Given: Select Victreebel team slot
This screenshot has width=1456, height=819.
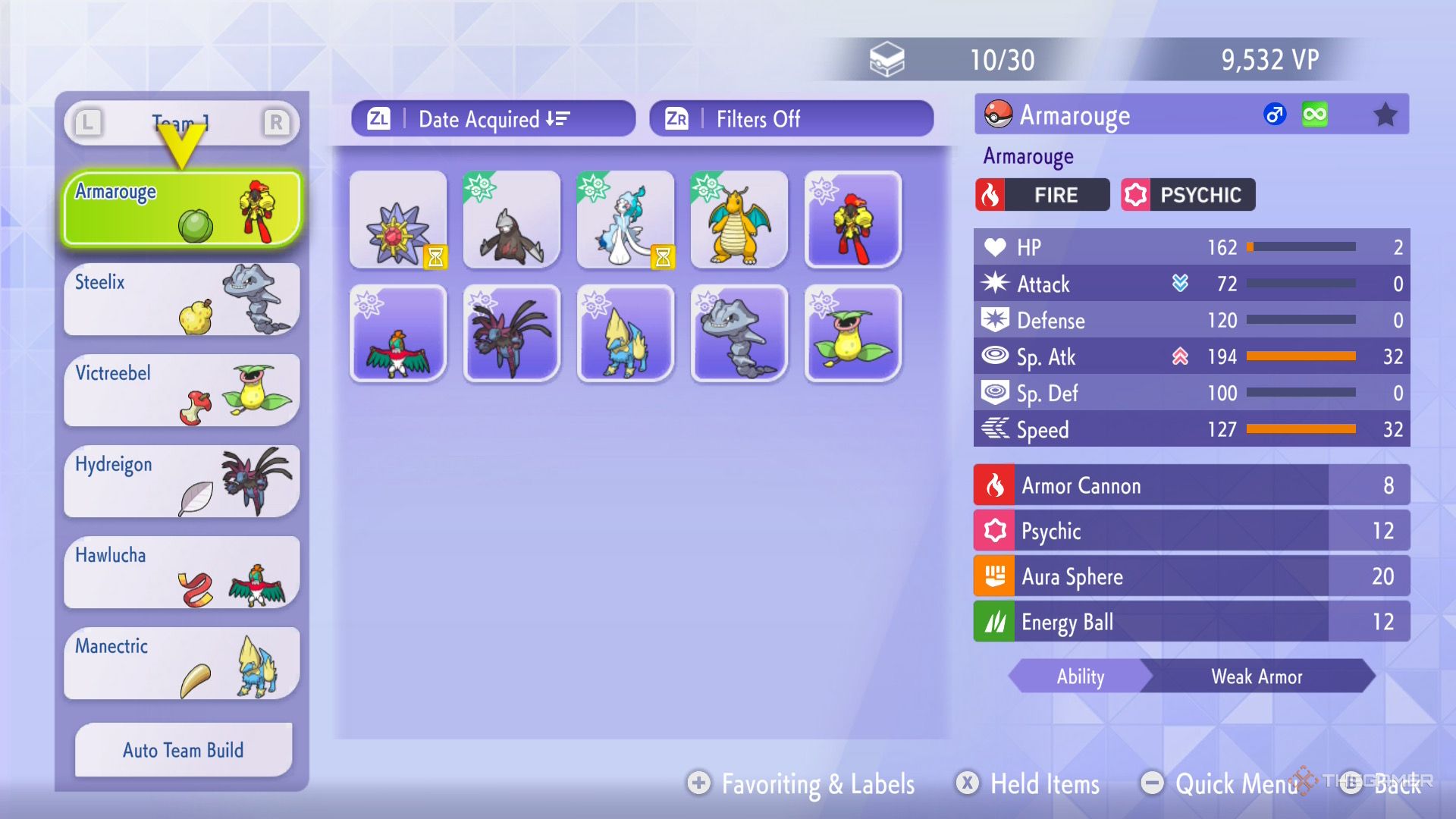Looking at the screenshot, I should (x=182, y=391).
